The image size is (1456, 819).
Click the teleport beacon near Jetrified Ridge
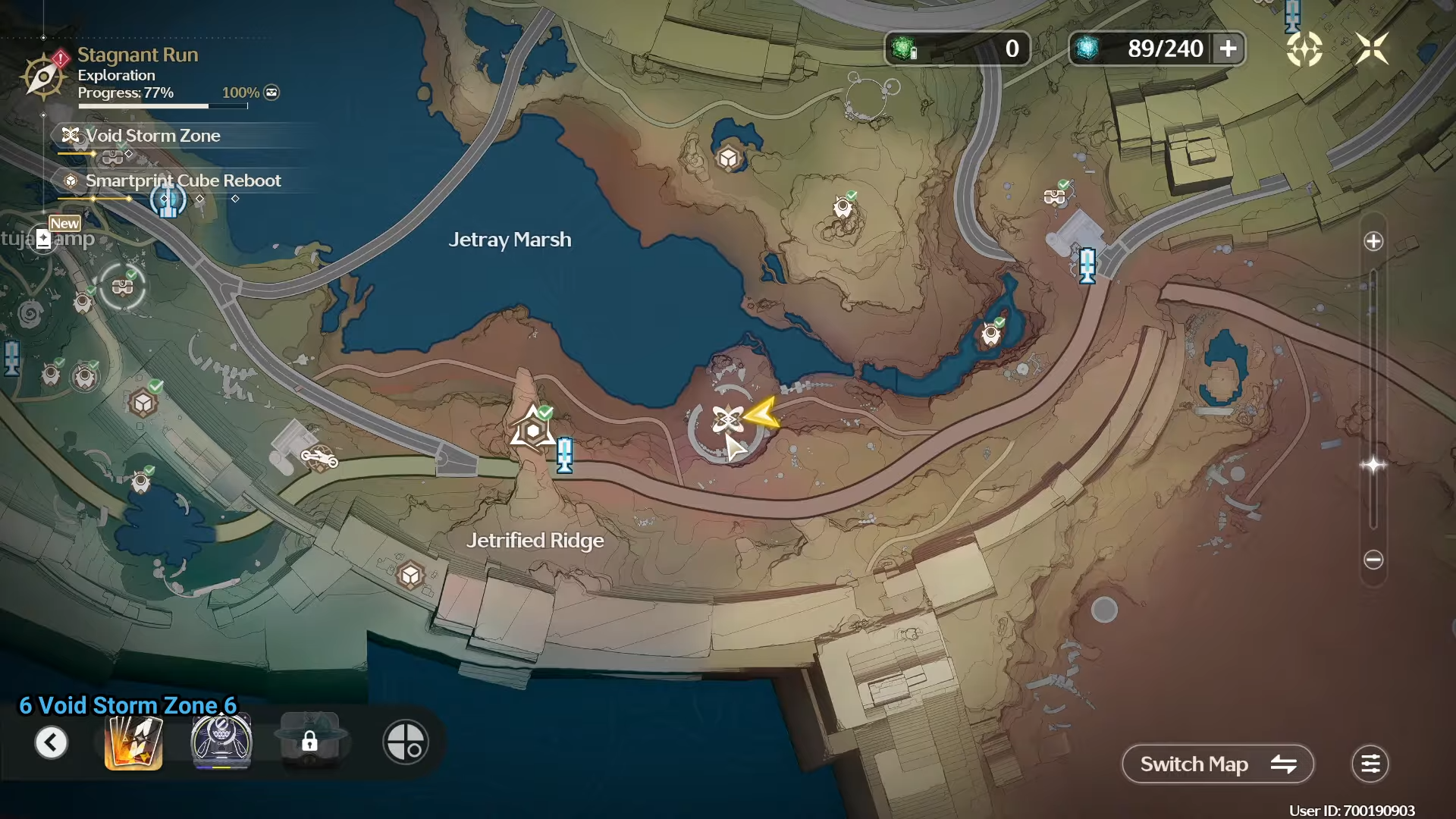click(x=564, y=455)
